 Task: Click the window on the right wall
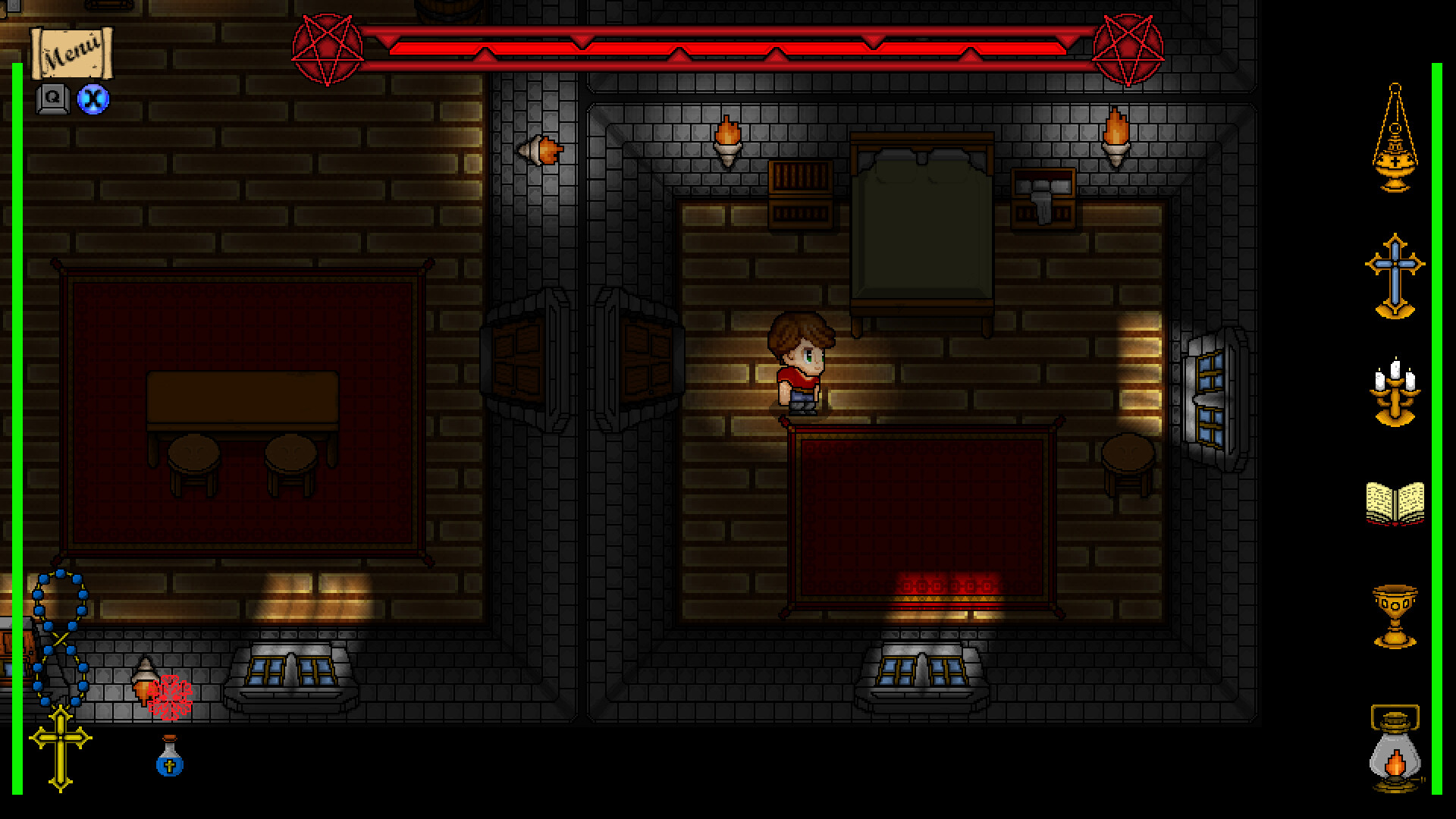point(1210,387)
